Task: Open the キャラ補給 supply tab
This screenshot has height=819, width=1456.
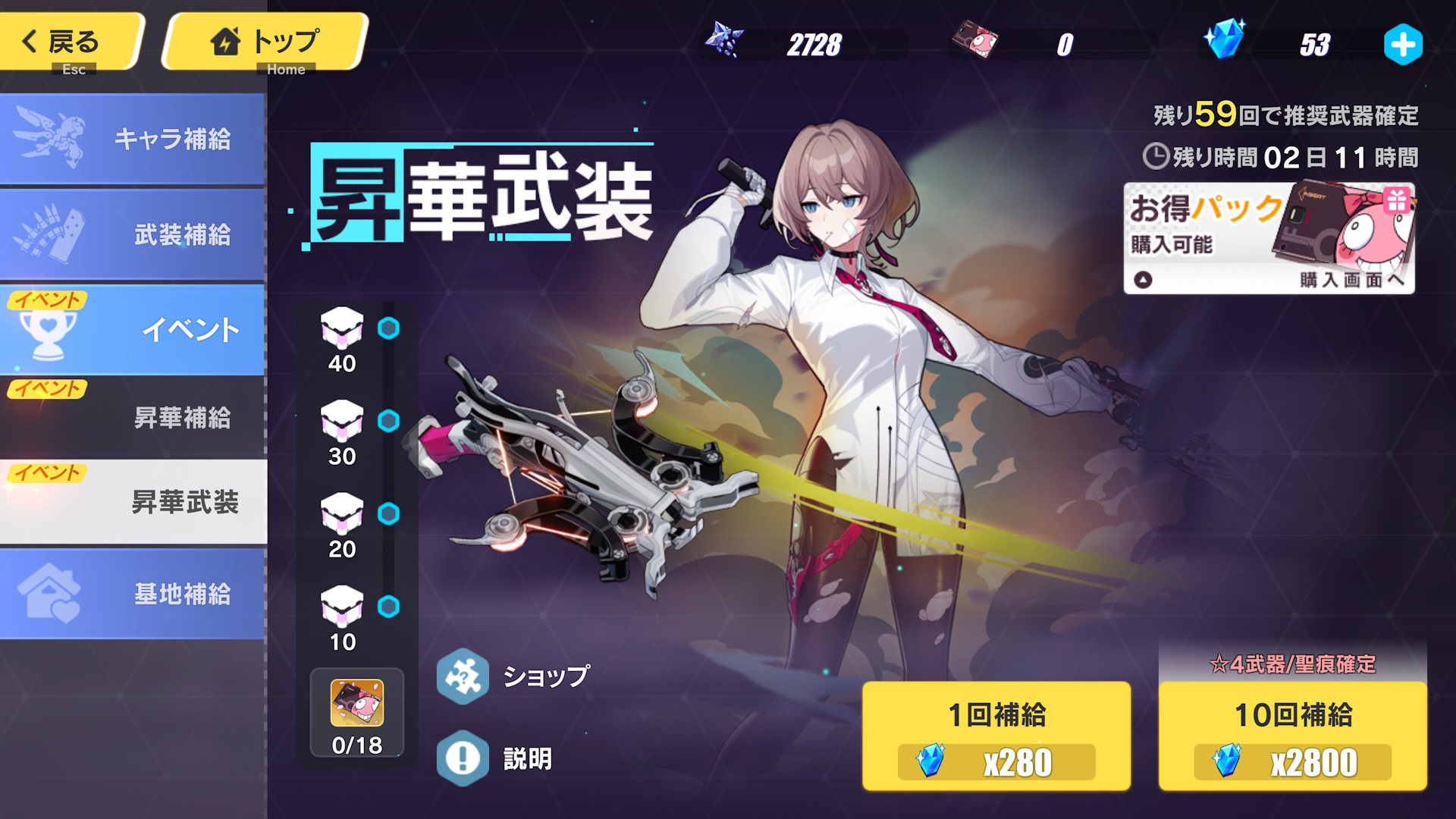Action: click(x=133, y=139)
